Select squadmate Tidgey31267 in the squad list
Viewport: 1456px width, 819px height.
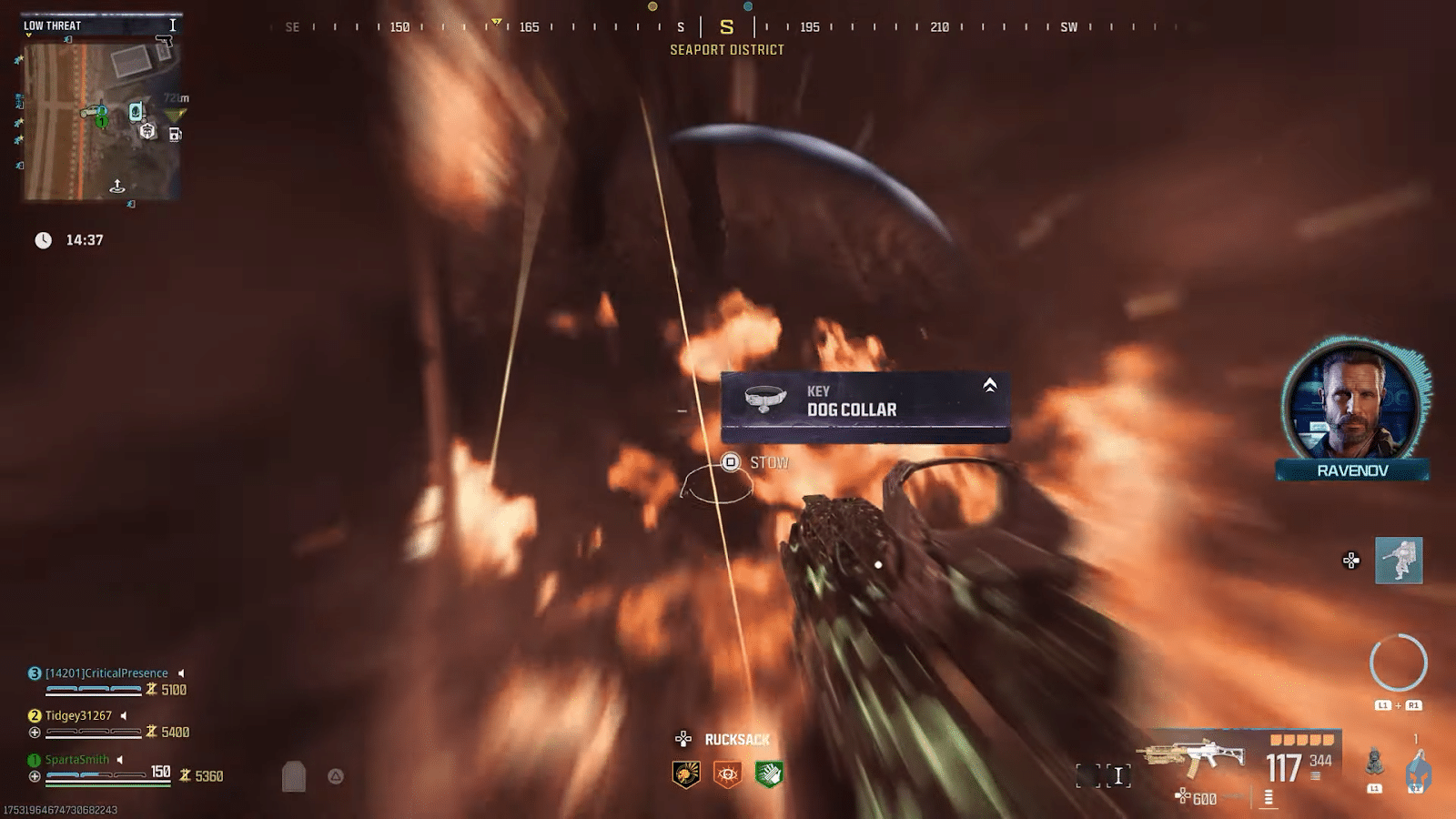point(78,716)
